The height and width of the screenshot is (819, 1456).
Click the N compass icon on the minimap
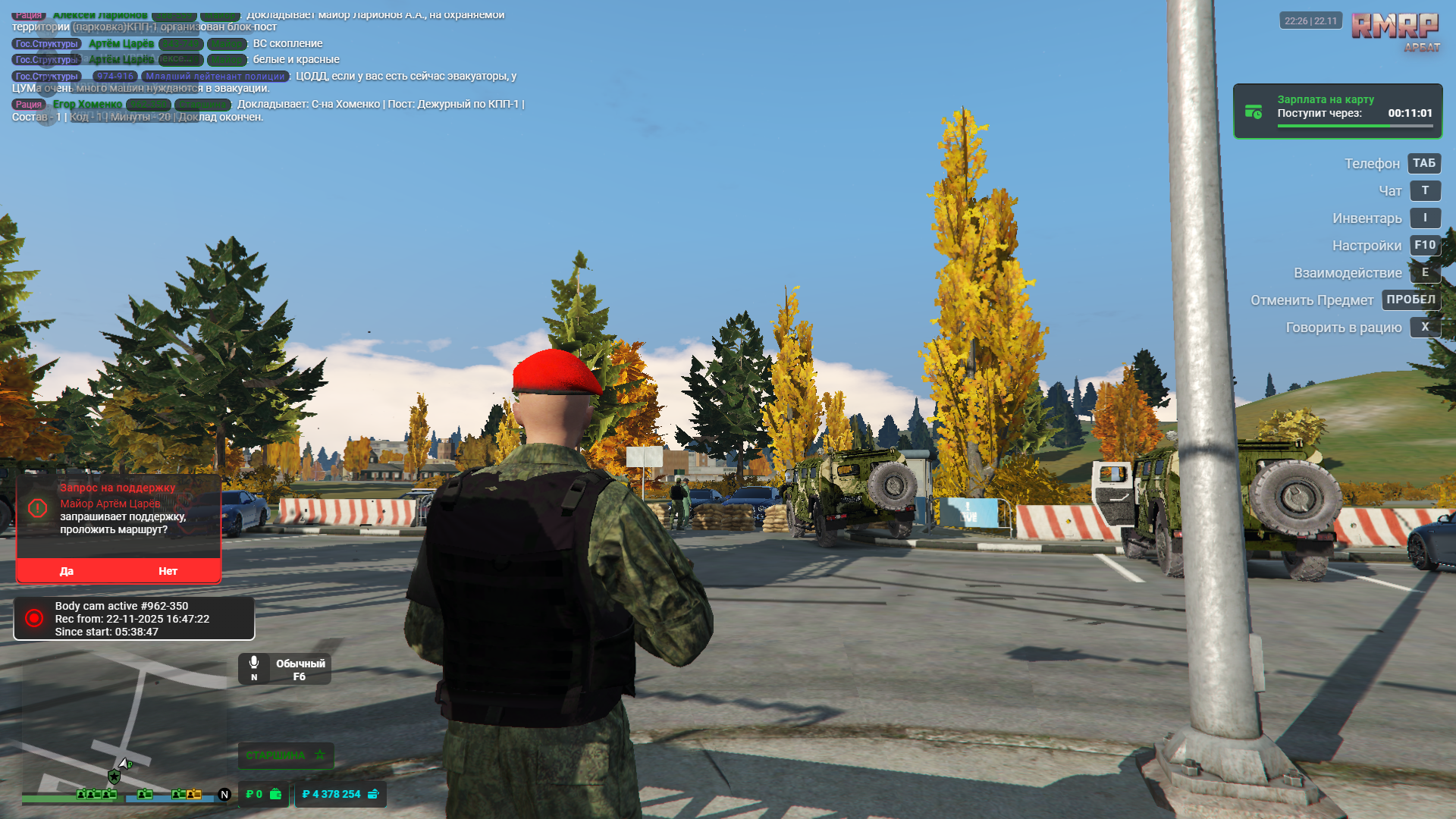(223, 794)
